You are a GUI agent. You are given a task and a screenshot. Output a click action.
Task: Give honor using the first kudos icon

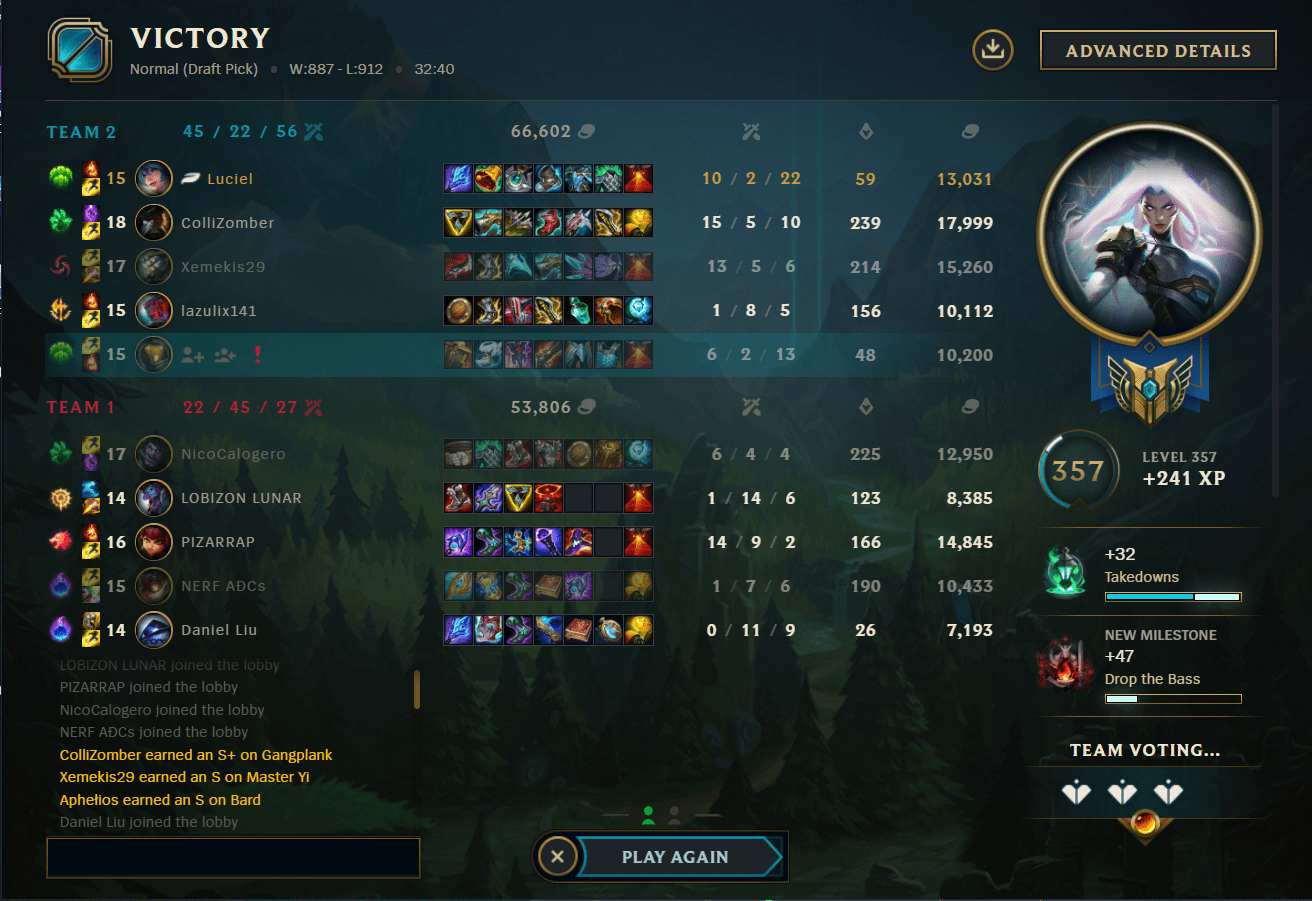click(1078, 790)
